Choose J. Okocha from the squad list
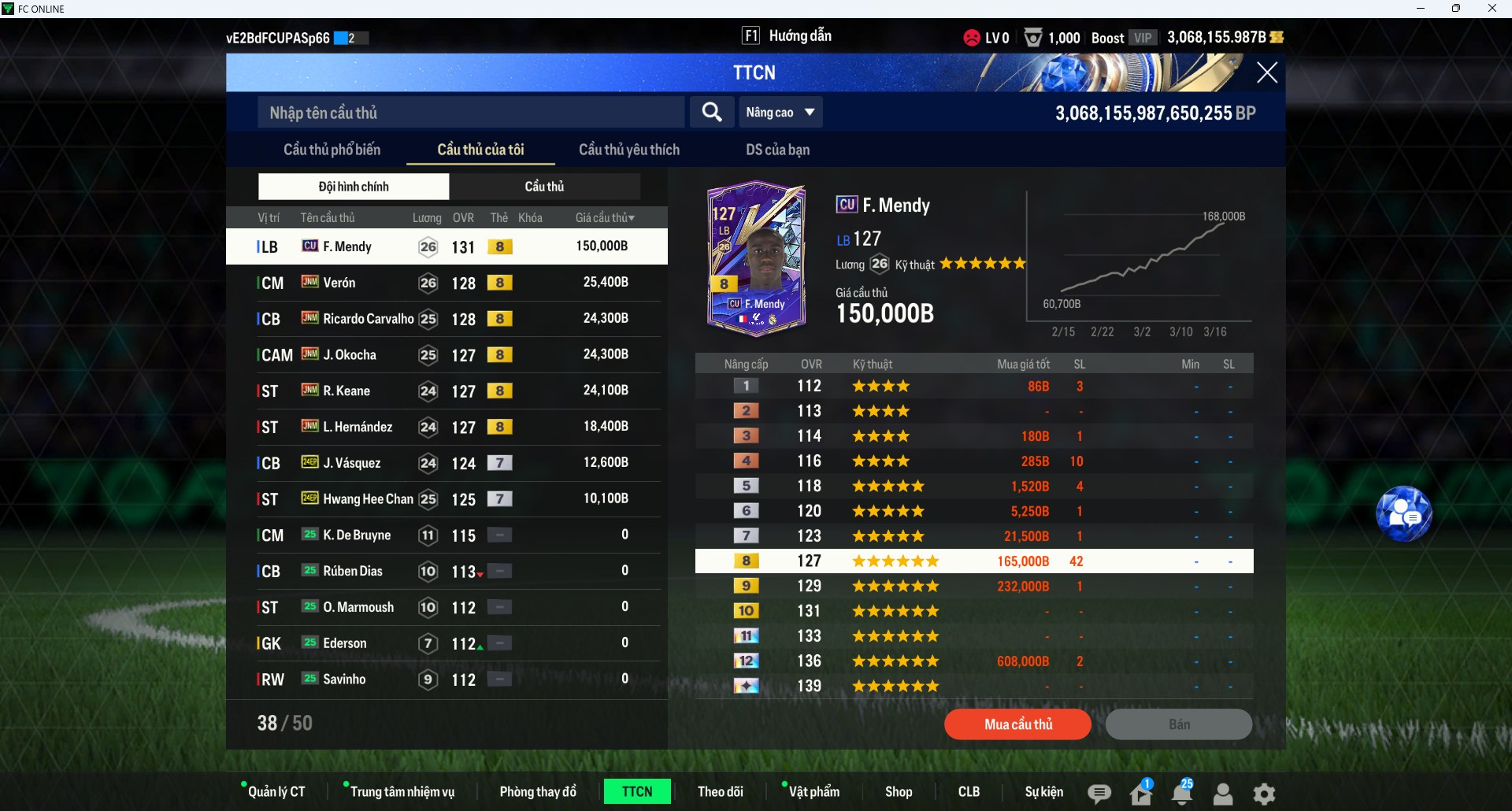This screenshot has height=811, width=1512. coord(446,355)
